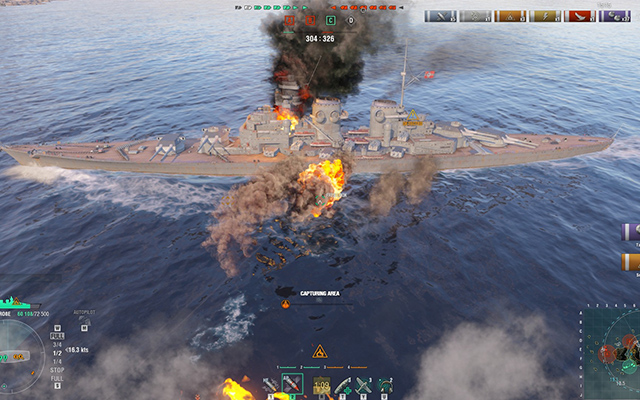
Task: Click the red ribbon with a plane silhouette
Action: (581, 16)
